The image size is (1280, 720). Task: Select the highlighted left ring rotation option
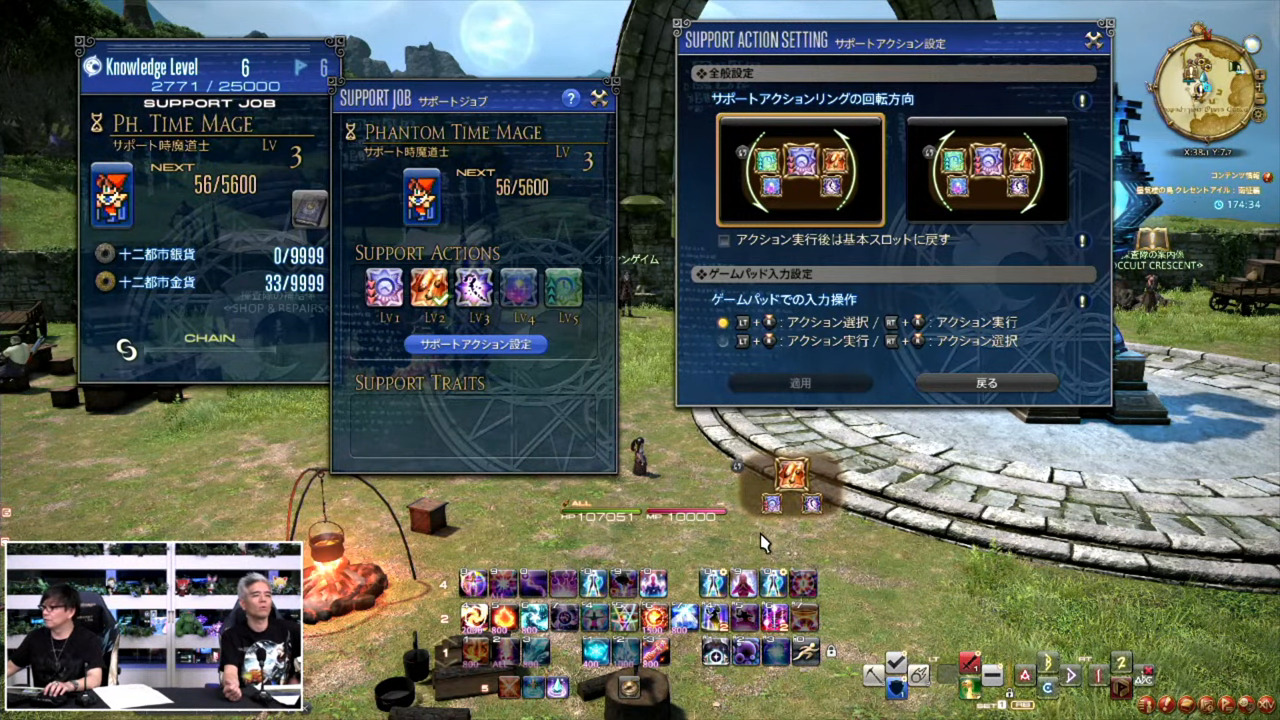(800, 170)
